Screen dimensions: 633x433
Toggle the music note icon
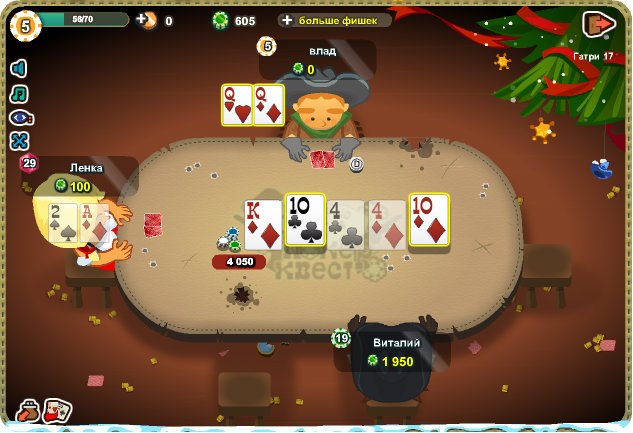pyautogui.click(x=19, y=93)
